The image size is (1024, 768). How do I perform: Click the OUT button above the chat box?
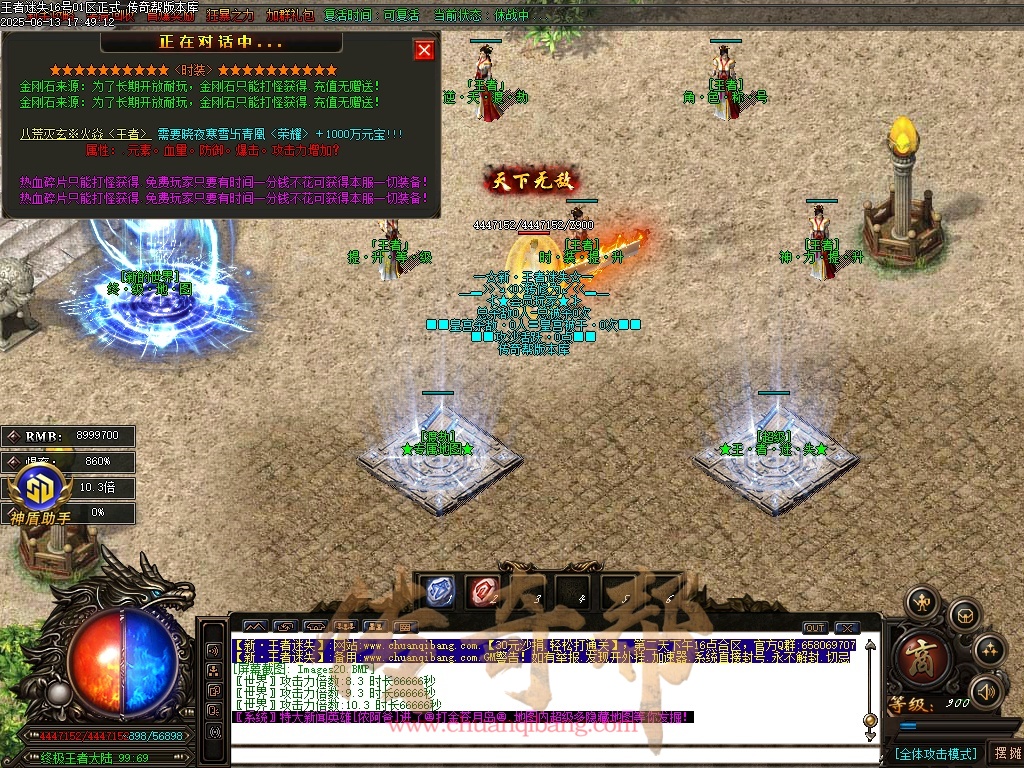(x=815, y=628)
